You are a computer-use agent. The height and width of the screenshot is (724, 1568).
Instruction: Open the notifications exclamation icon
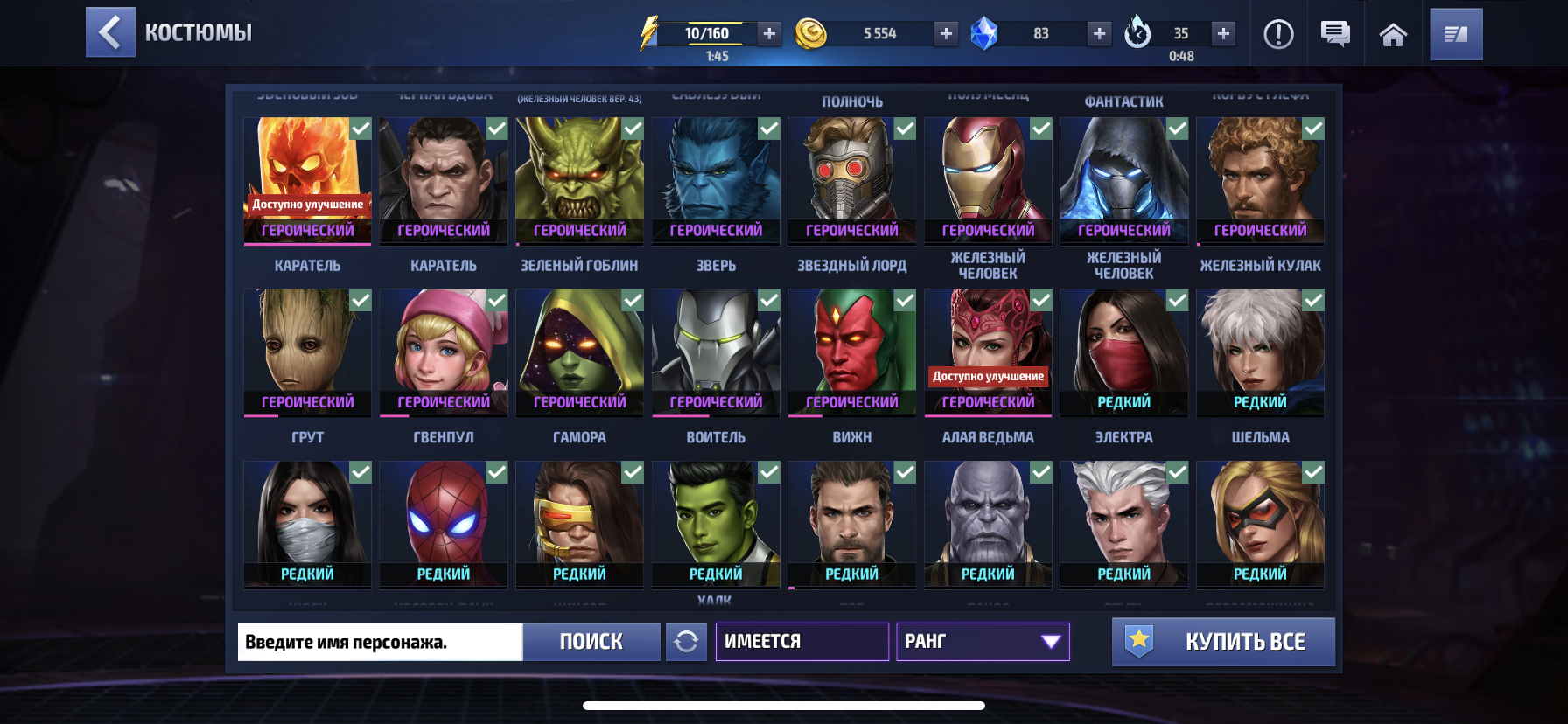click(1278, 32)
